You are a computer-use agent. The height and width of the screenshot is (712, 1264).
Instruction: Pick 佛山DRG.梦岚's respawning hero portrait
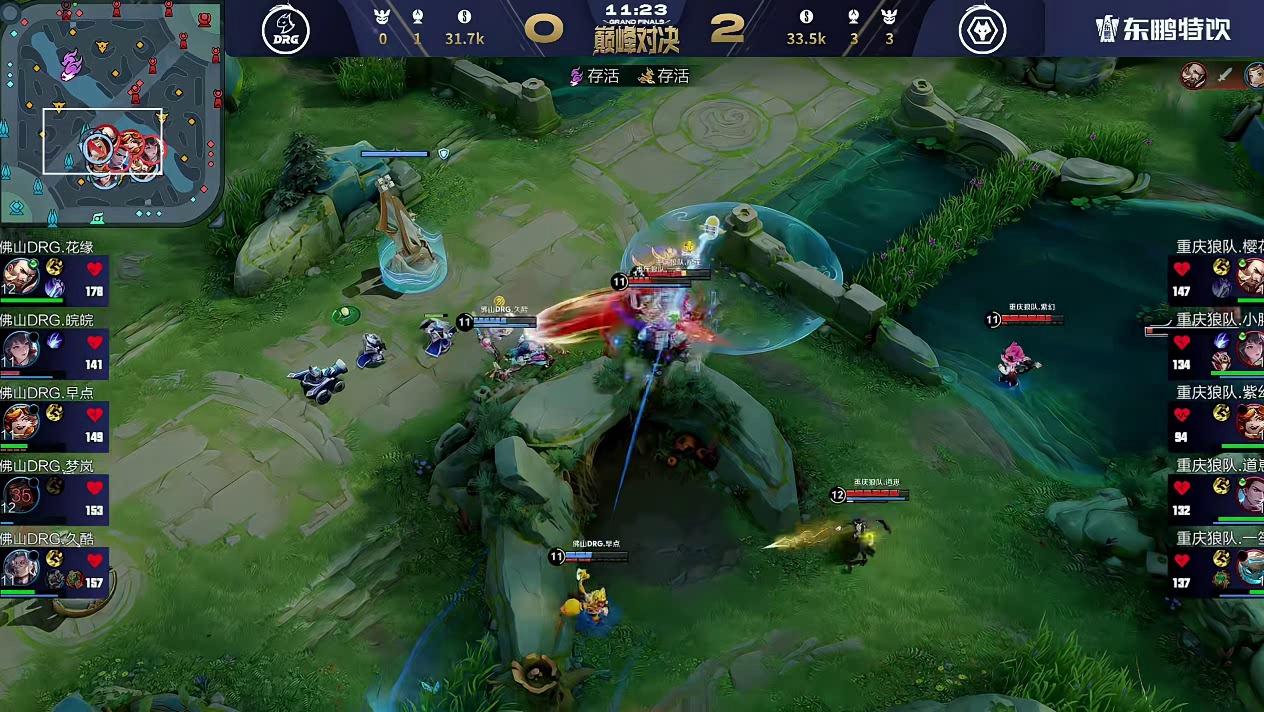point(21,494)
